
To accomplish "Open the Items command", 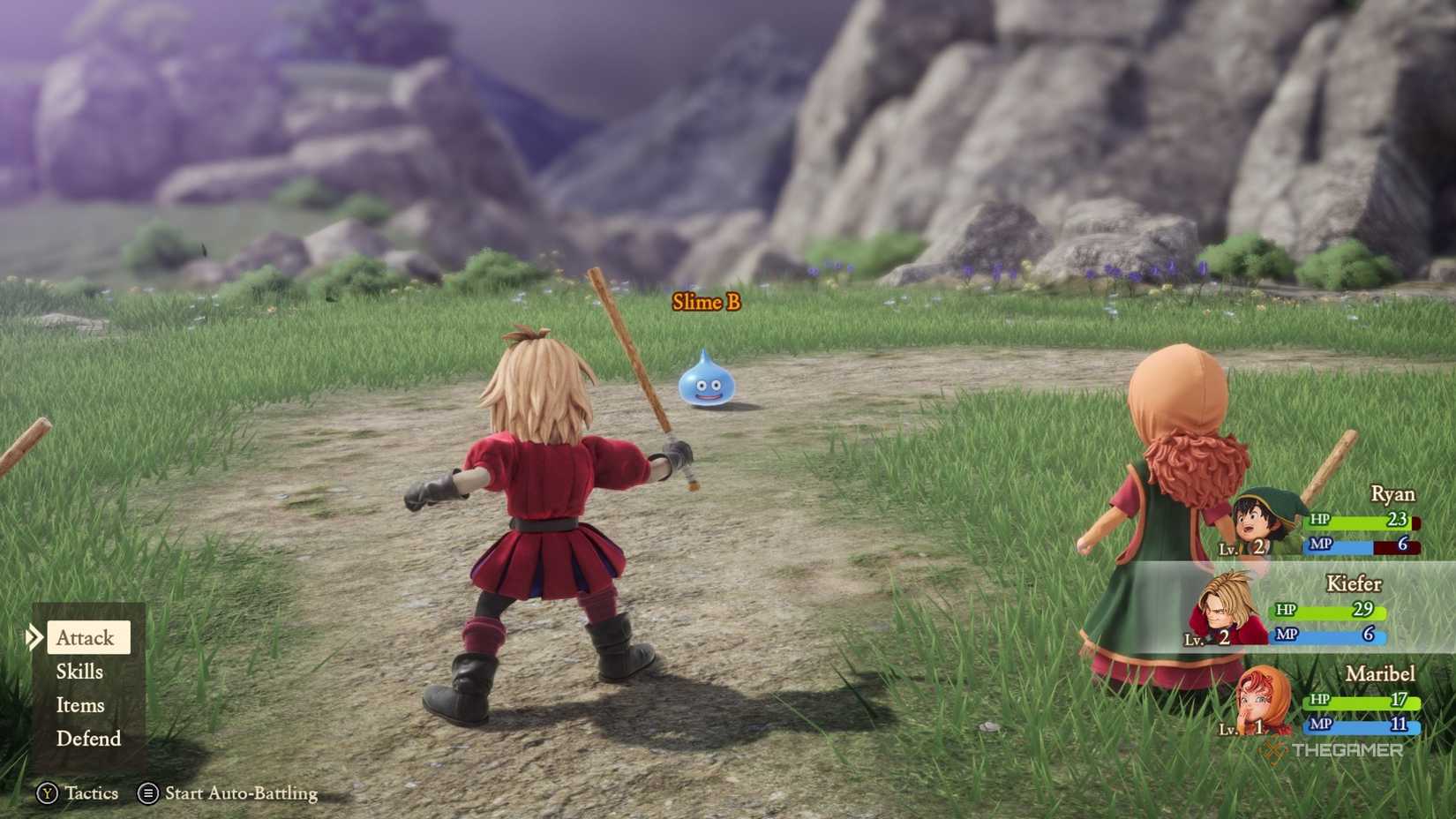I will click(x=81, y=704).
